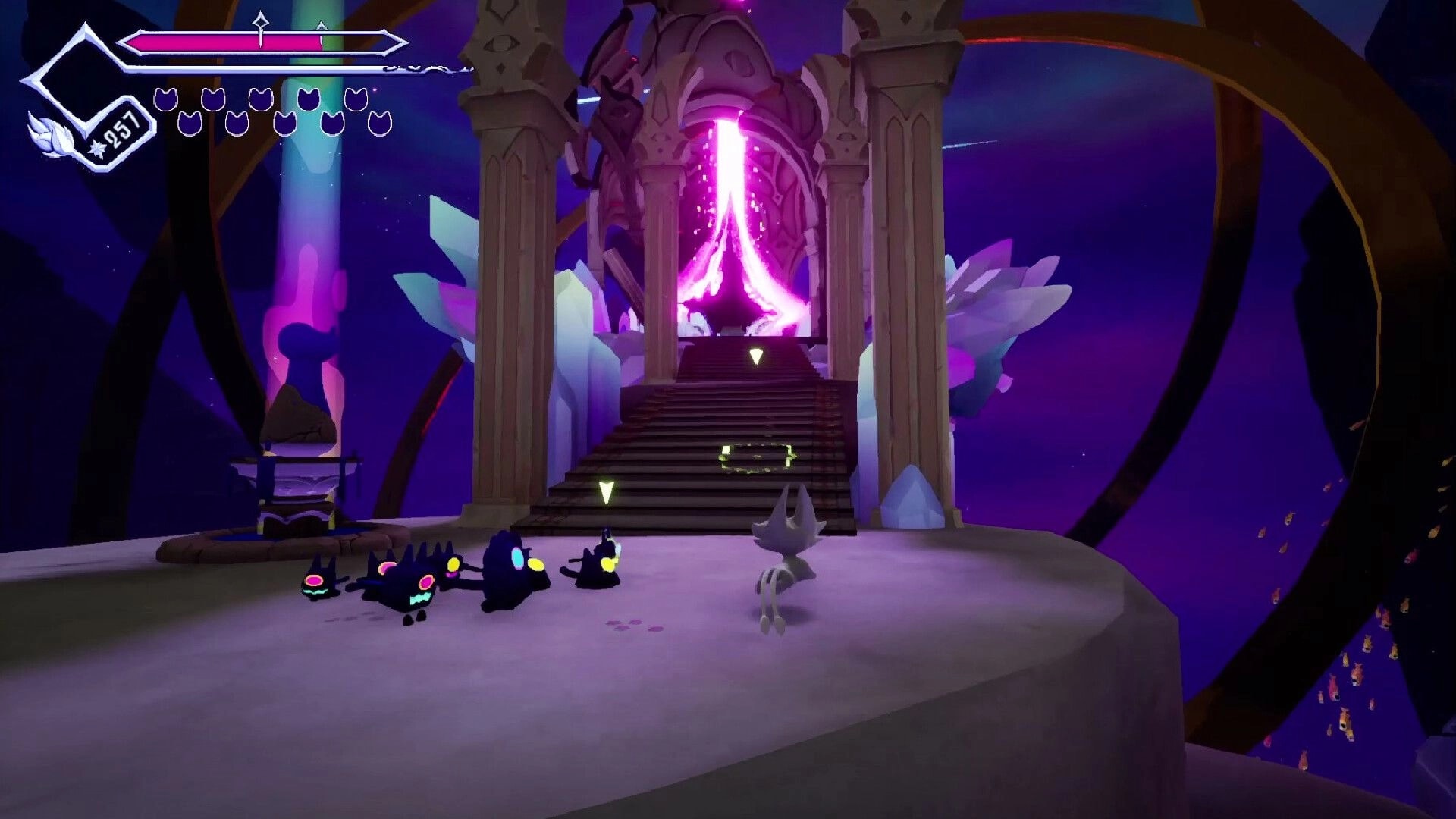Click the yellow arrow near the staircase top

pyautogui.click(x=755, y=356)
